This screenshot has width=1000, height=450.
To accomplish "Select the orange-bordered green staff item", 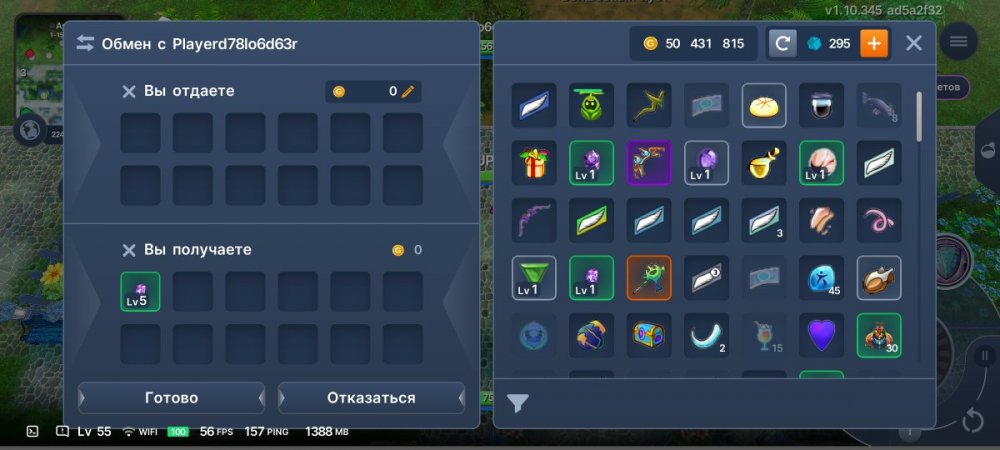I will 649,278.
